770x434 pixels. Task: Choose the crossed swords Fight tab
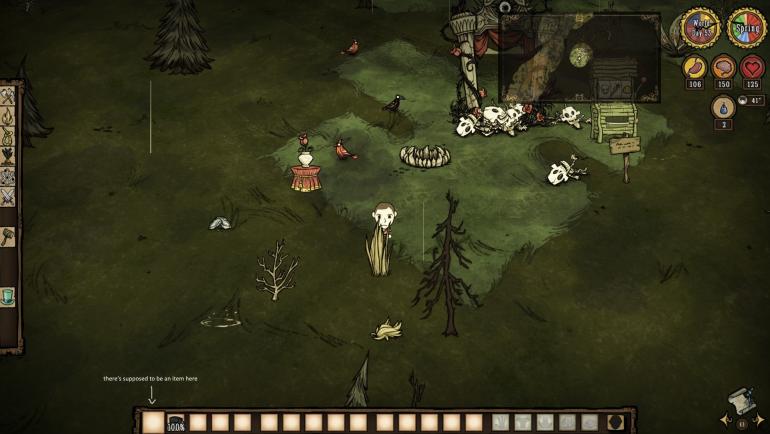point(7,197)
